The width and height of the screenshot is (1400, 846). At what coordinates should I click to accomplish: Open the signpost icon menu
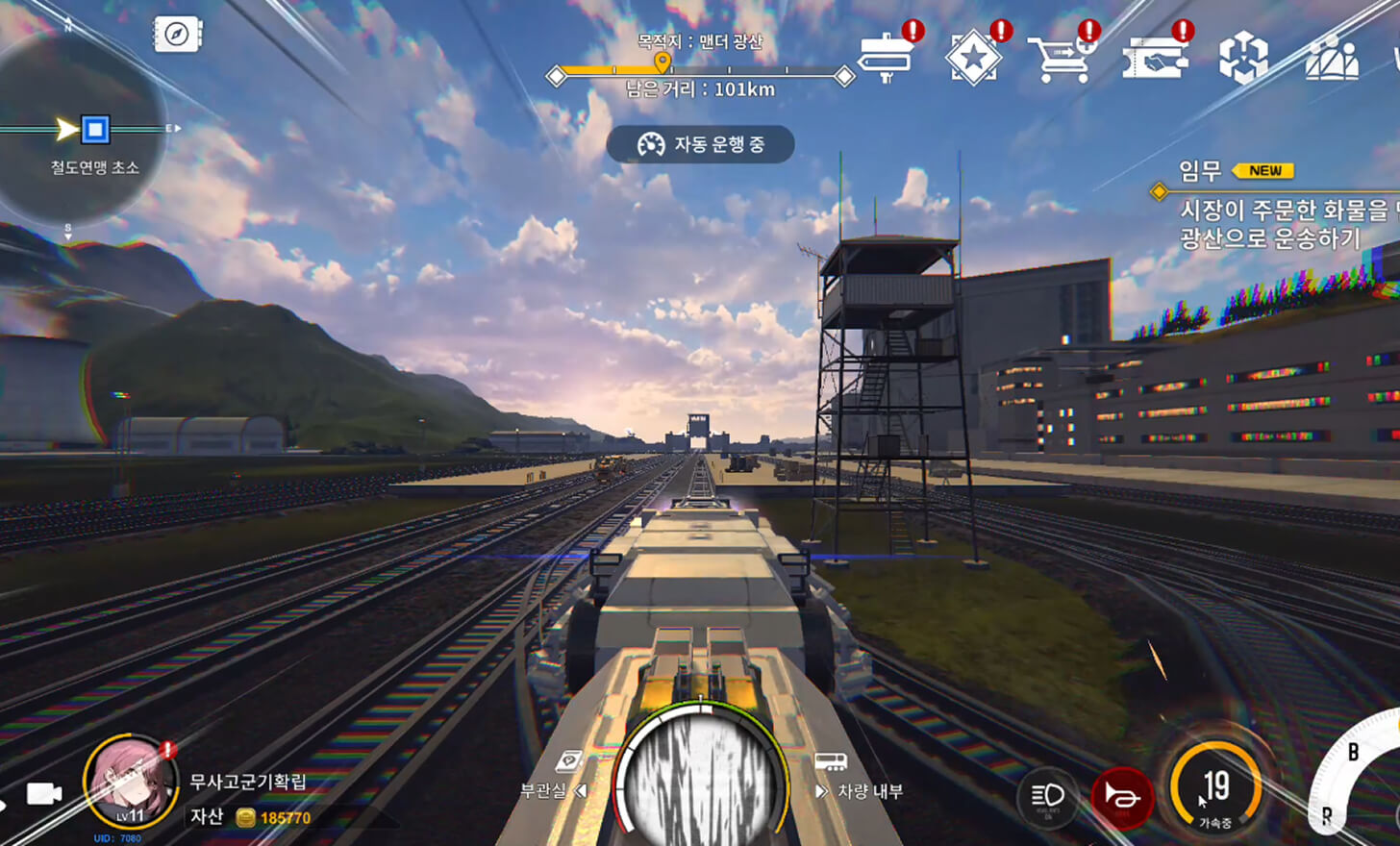[887, 58]
